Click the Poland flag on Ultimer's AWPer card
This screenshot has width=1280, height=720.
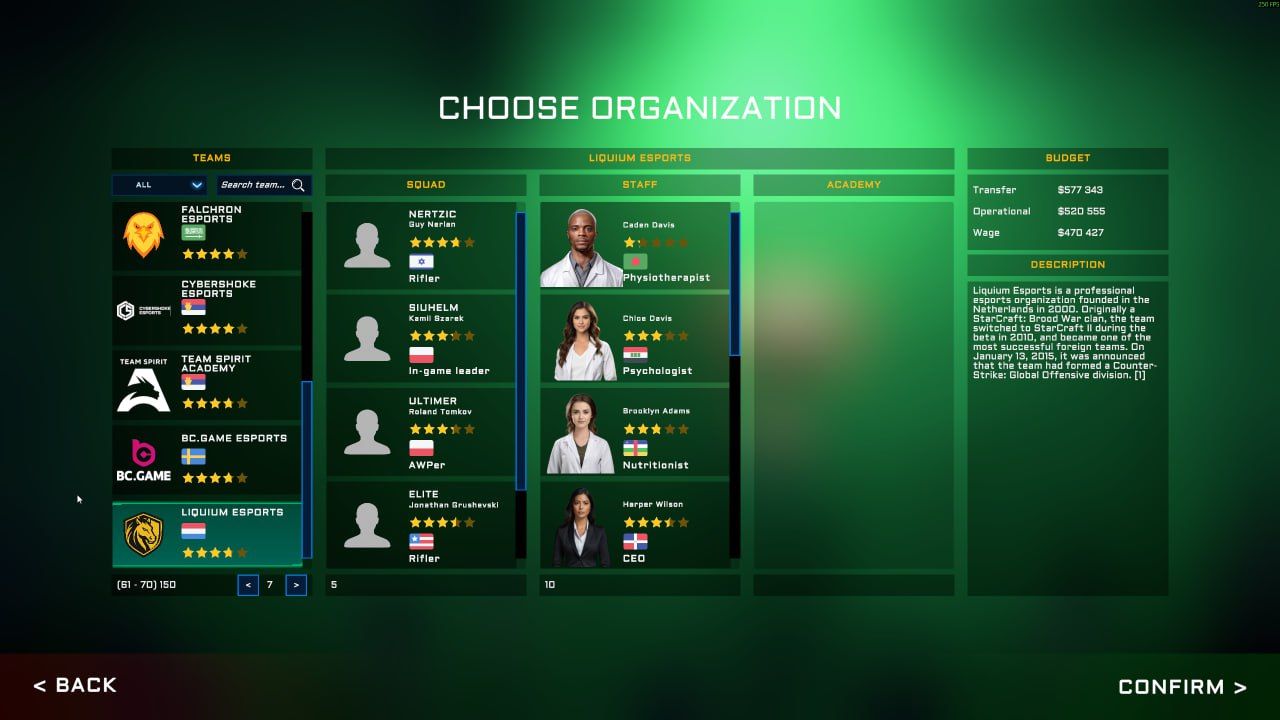coord(424,449)
